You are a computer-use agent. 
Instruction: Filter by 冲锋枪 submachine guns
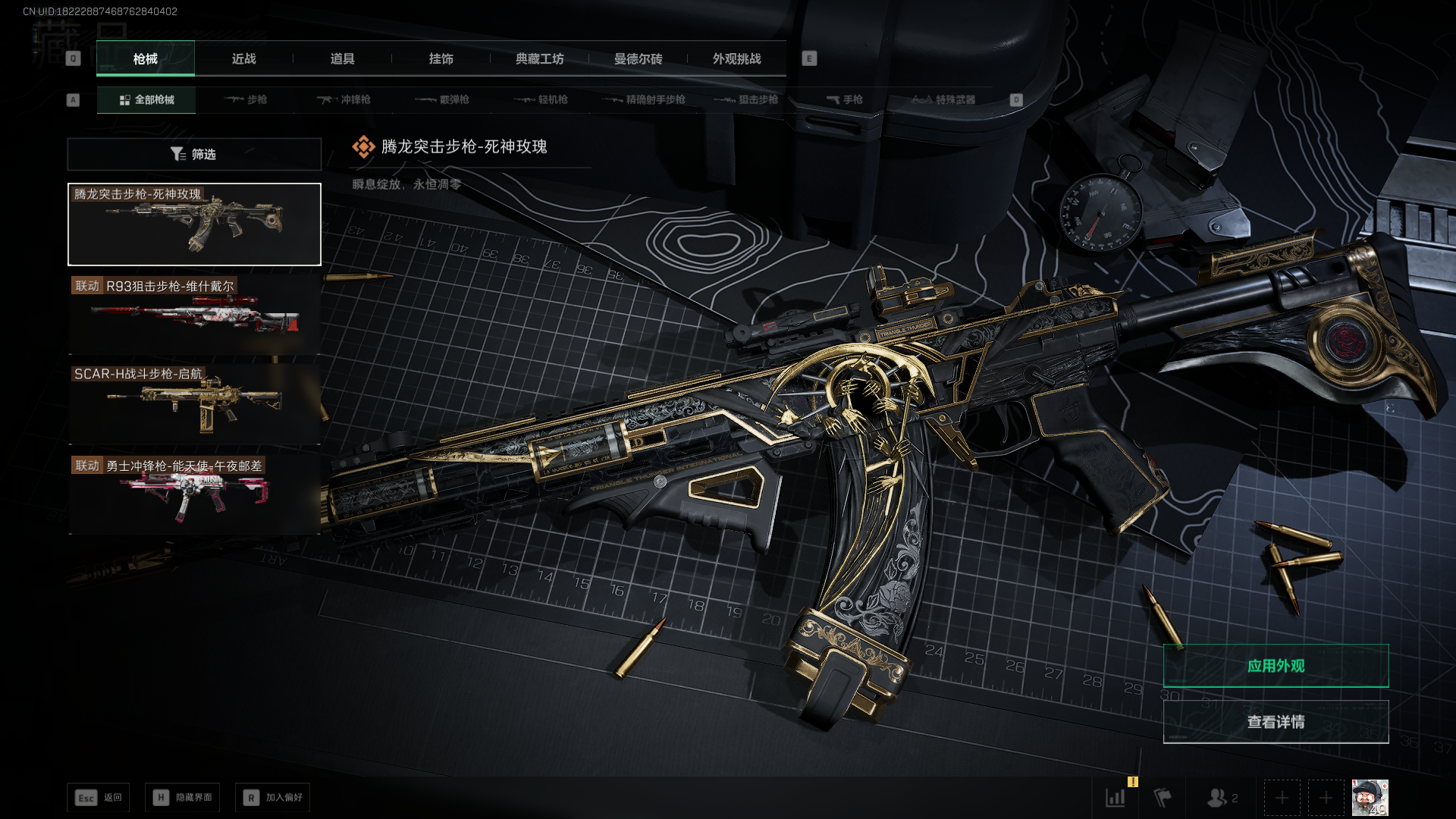(x=344, y=100)
